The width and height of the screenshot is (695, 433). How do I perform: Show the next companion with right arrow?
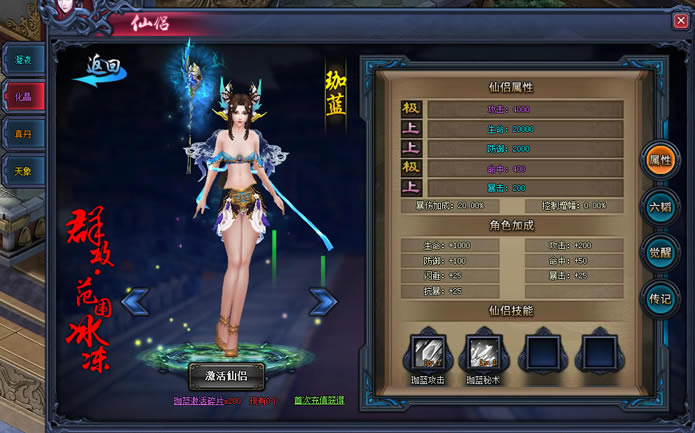pyautogui.click(x=322, y=300)
